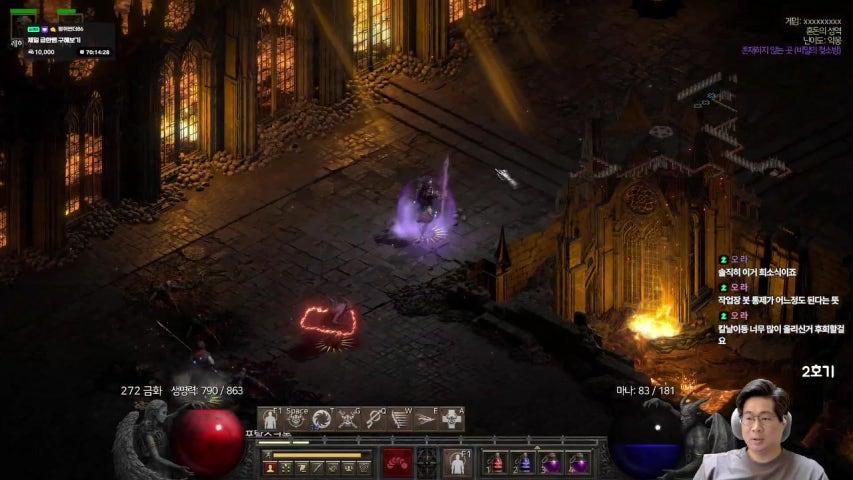Open the right-click skill slot marked F1
Screen dimensions: 853x480
tap(458, 462)
